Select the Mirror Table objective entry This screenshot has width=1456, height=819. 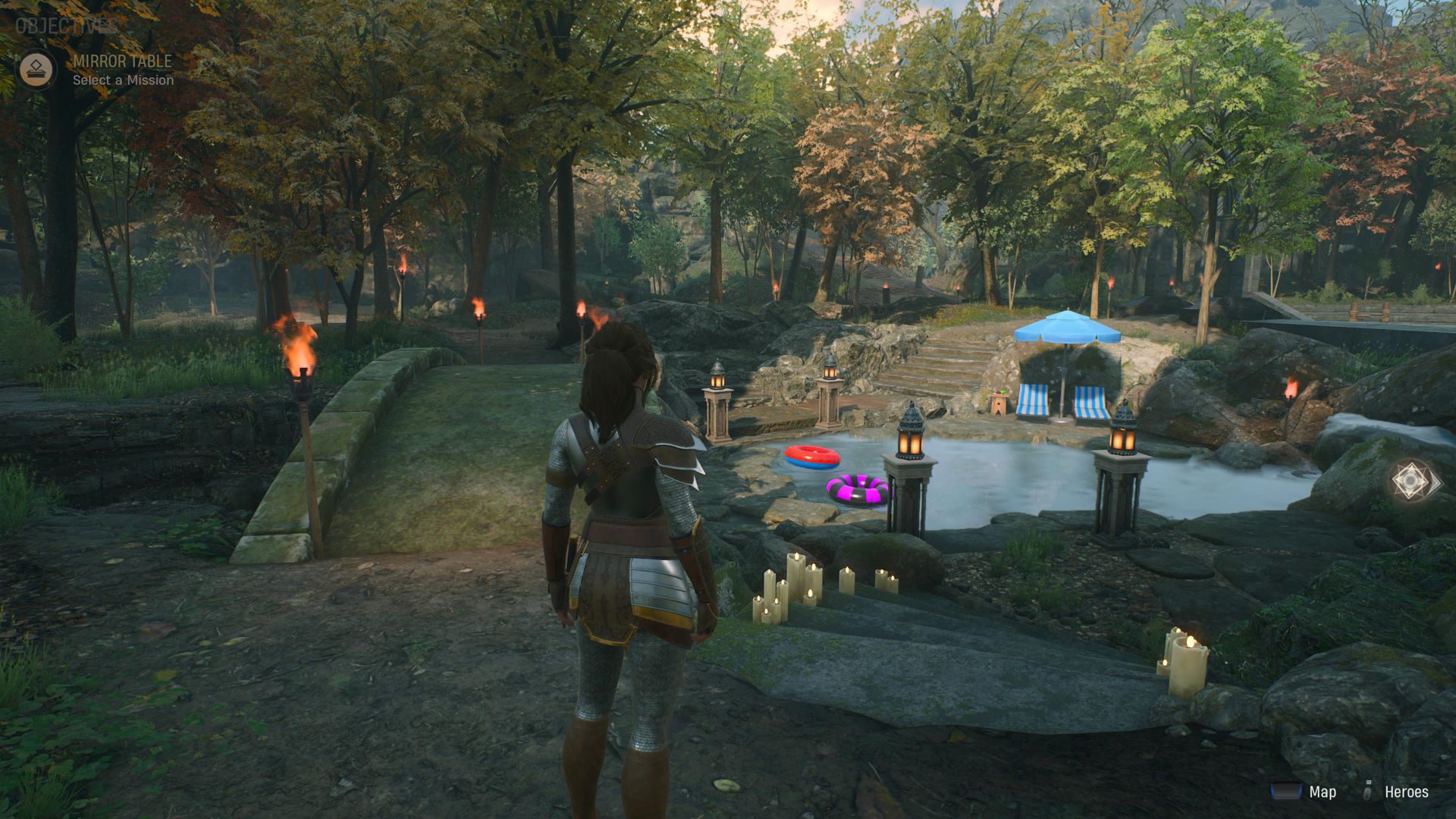123,70
